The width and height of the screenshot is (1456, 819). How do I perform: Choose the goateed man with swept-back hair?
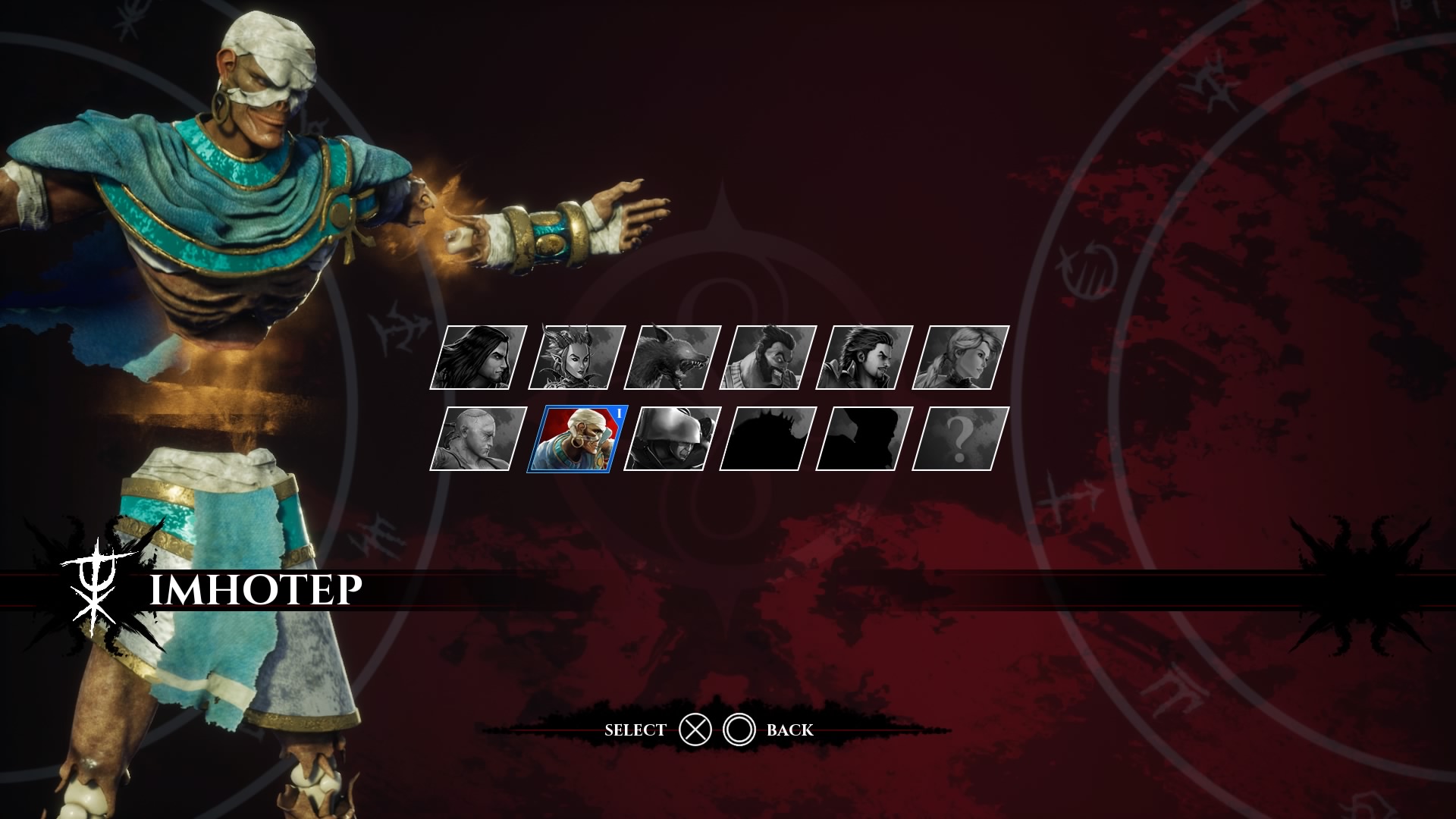coord(864,358)
